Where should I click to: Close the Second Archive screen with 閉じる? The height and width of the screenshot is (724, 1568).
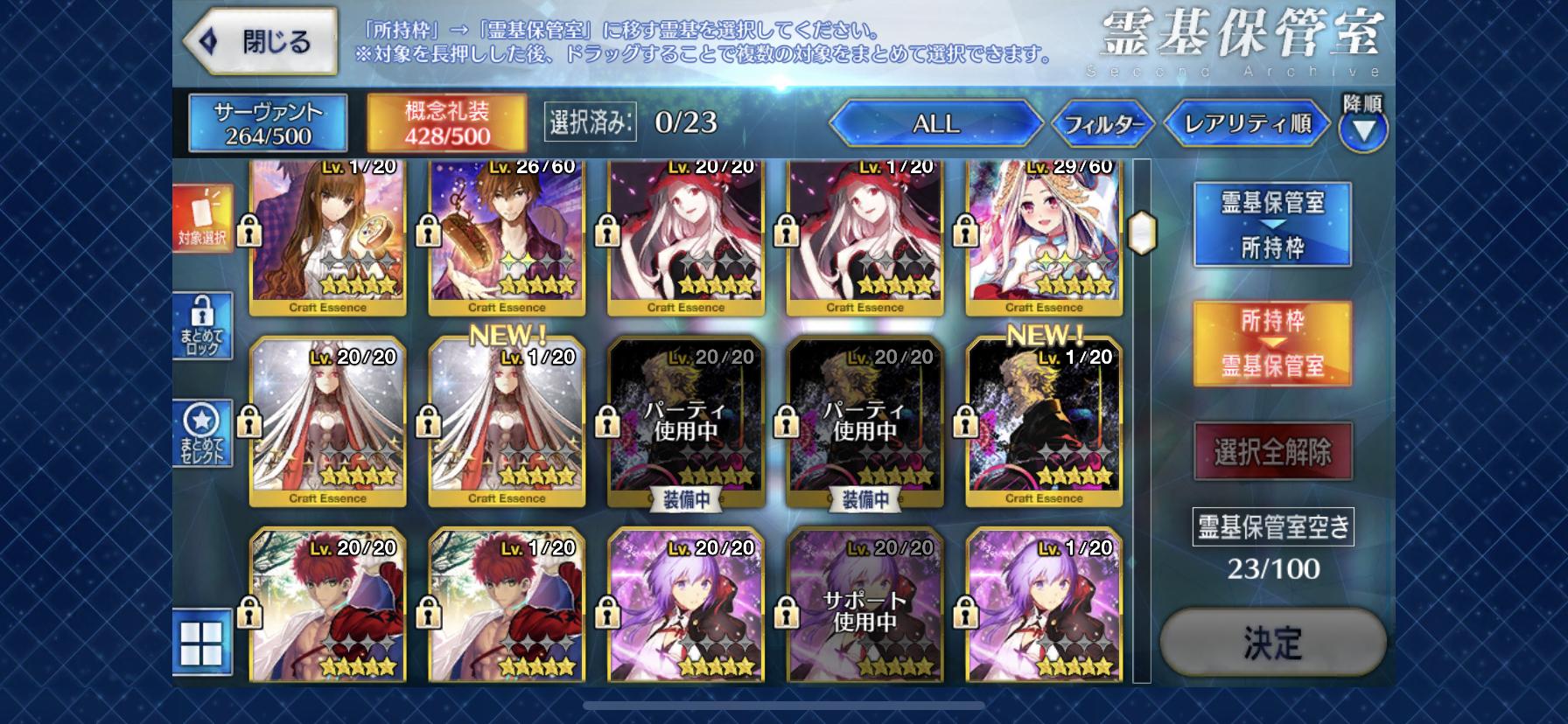tap(261, 42)
